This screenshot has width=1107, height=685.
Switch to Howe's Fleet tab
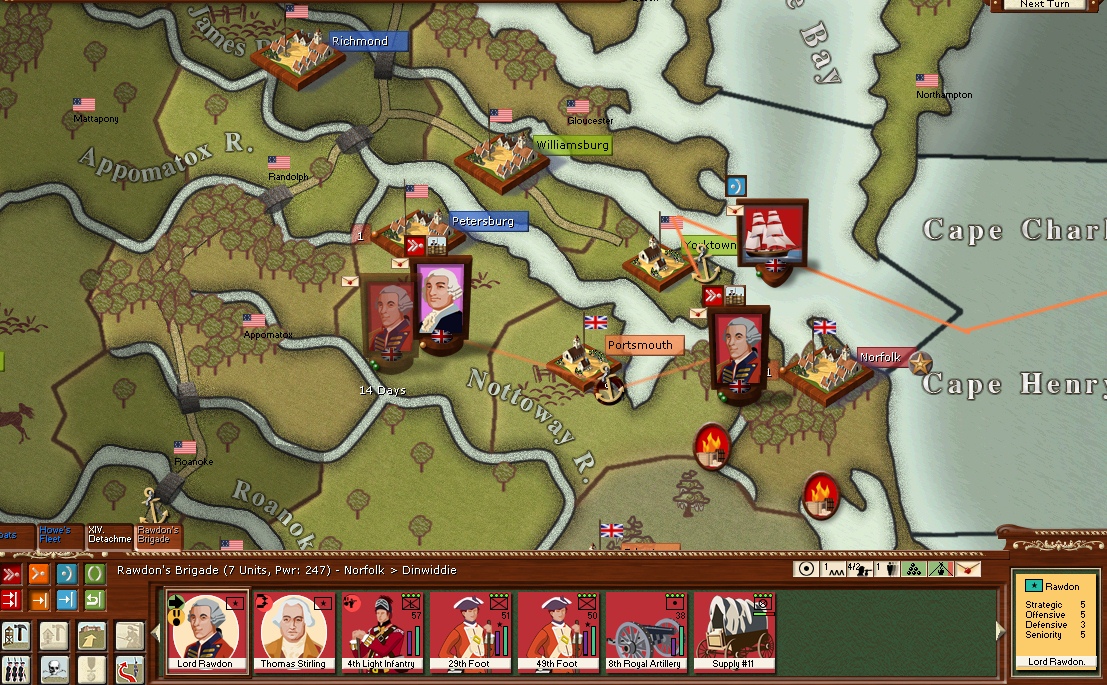click(59, 534)
